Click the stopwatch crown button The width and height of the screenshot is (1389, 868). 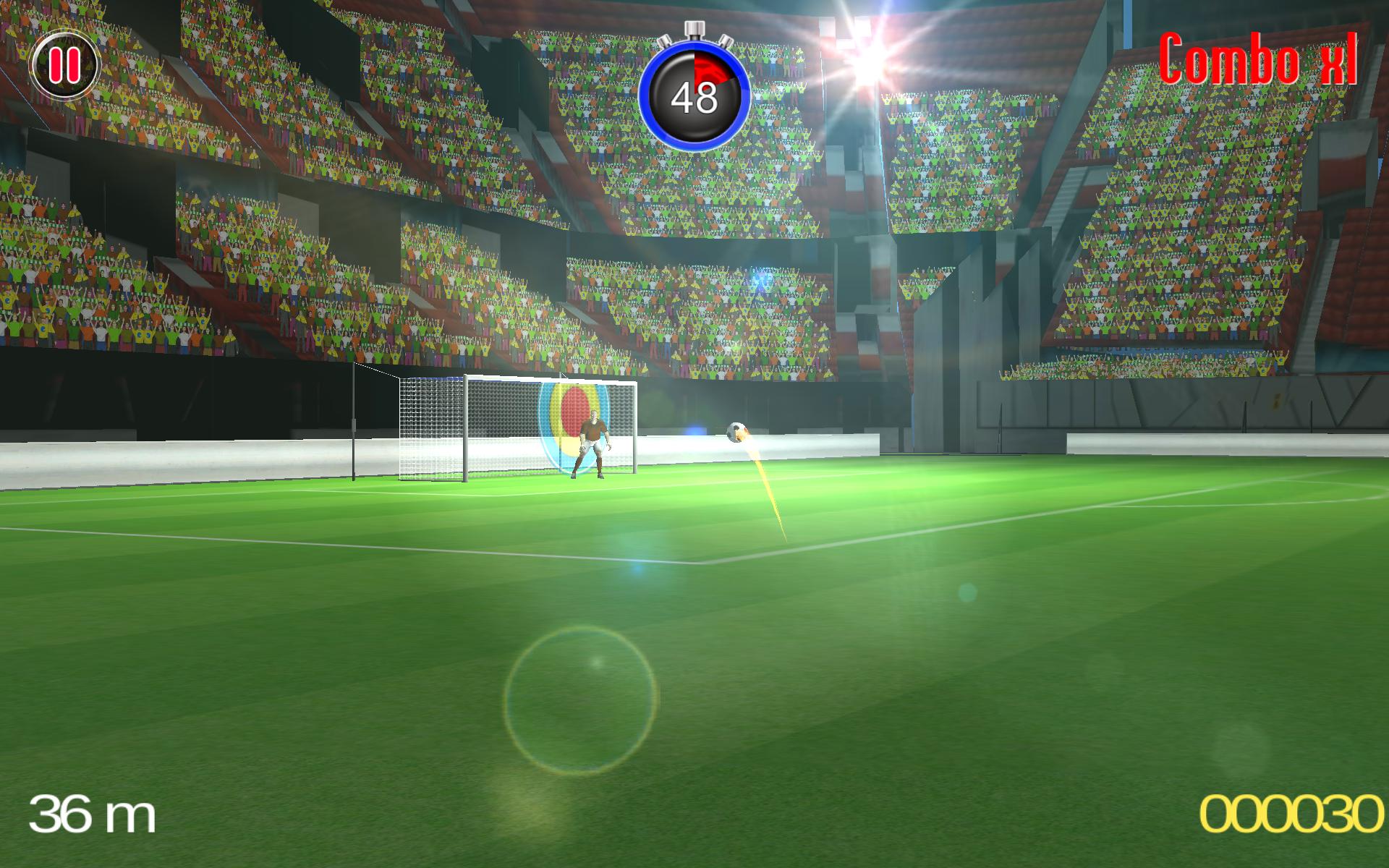point(694,29)
